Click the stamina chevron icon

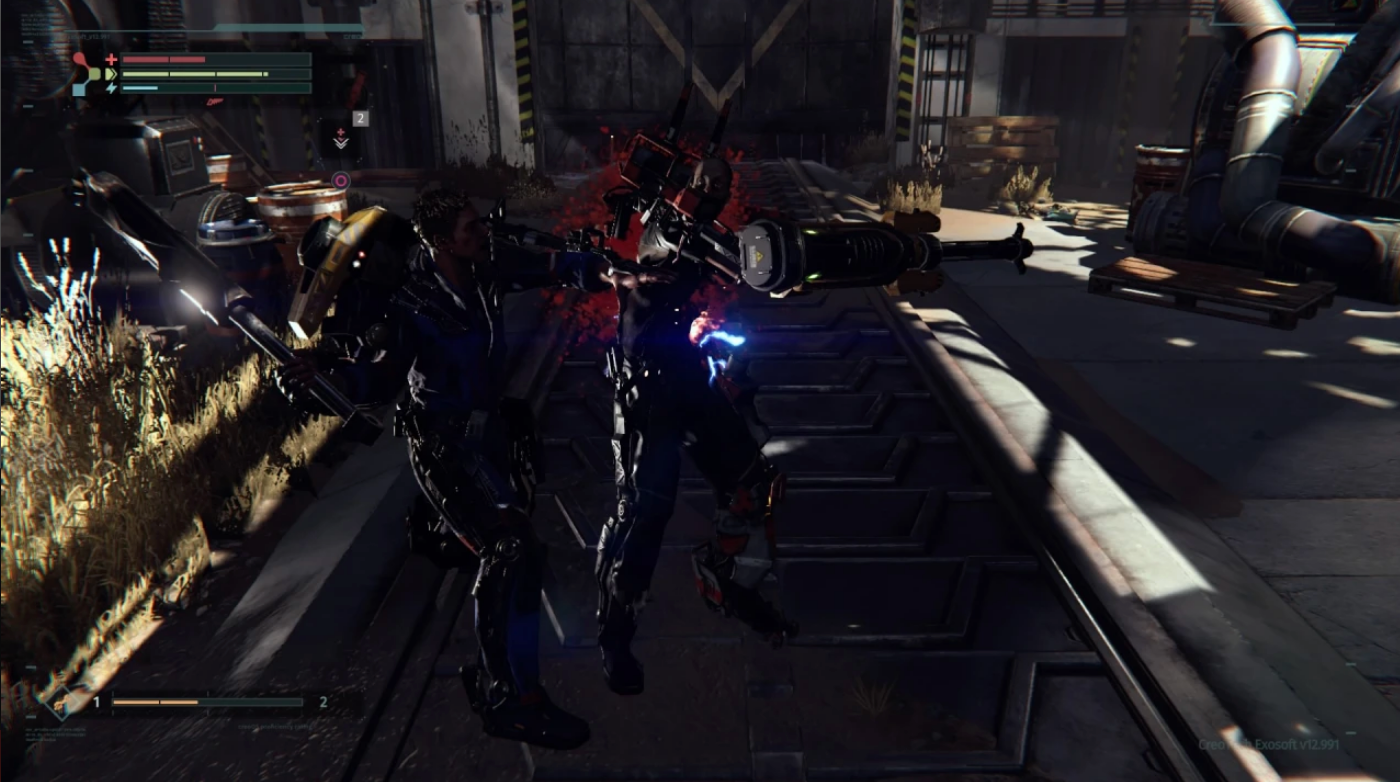pyautogui.click(x=112, y=73)
